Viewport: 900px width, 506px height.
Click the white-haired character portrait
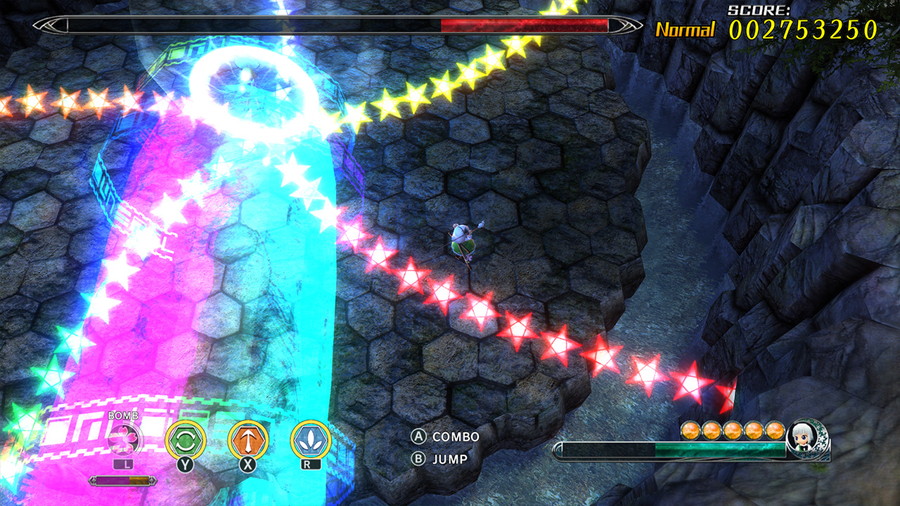806,437
